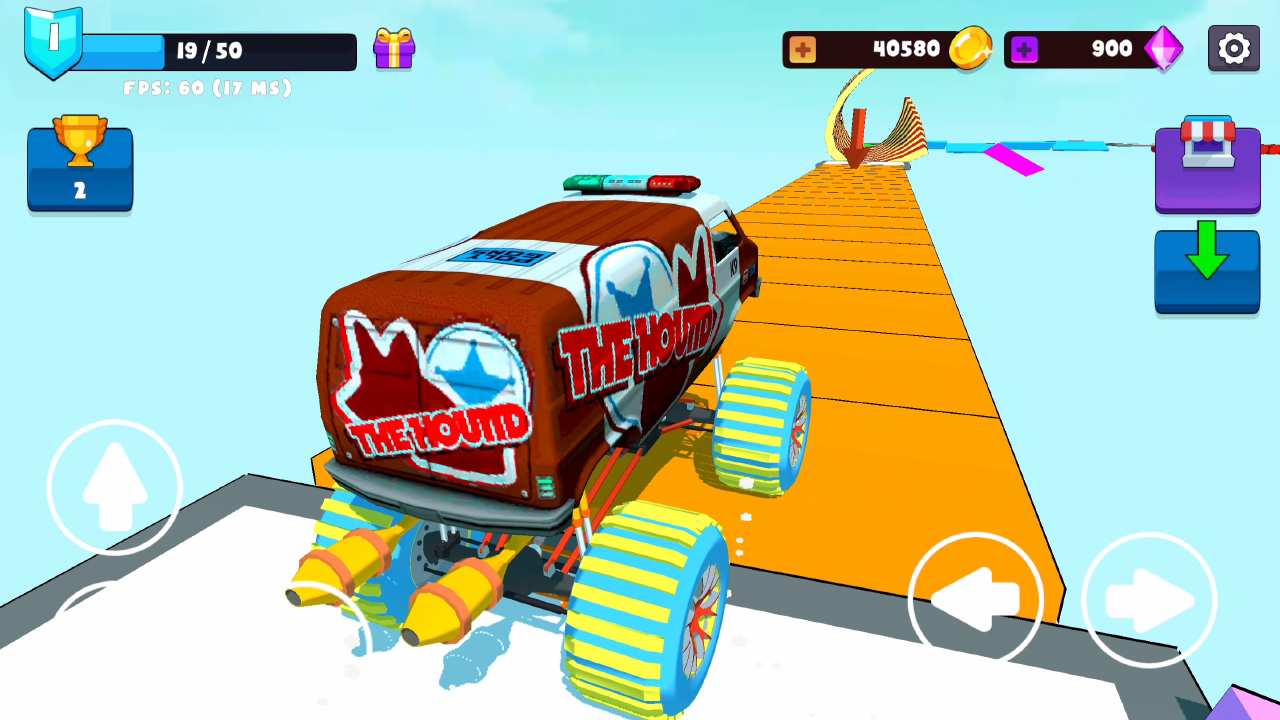
Task: Tap the pink gem icon
Action: tap(1163, 47)
